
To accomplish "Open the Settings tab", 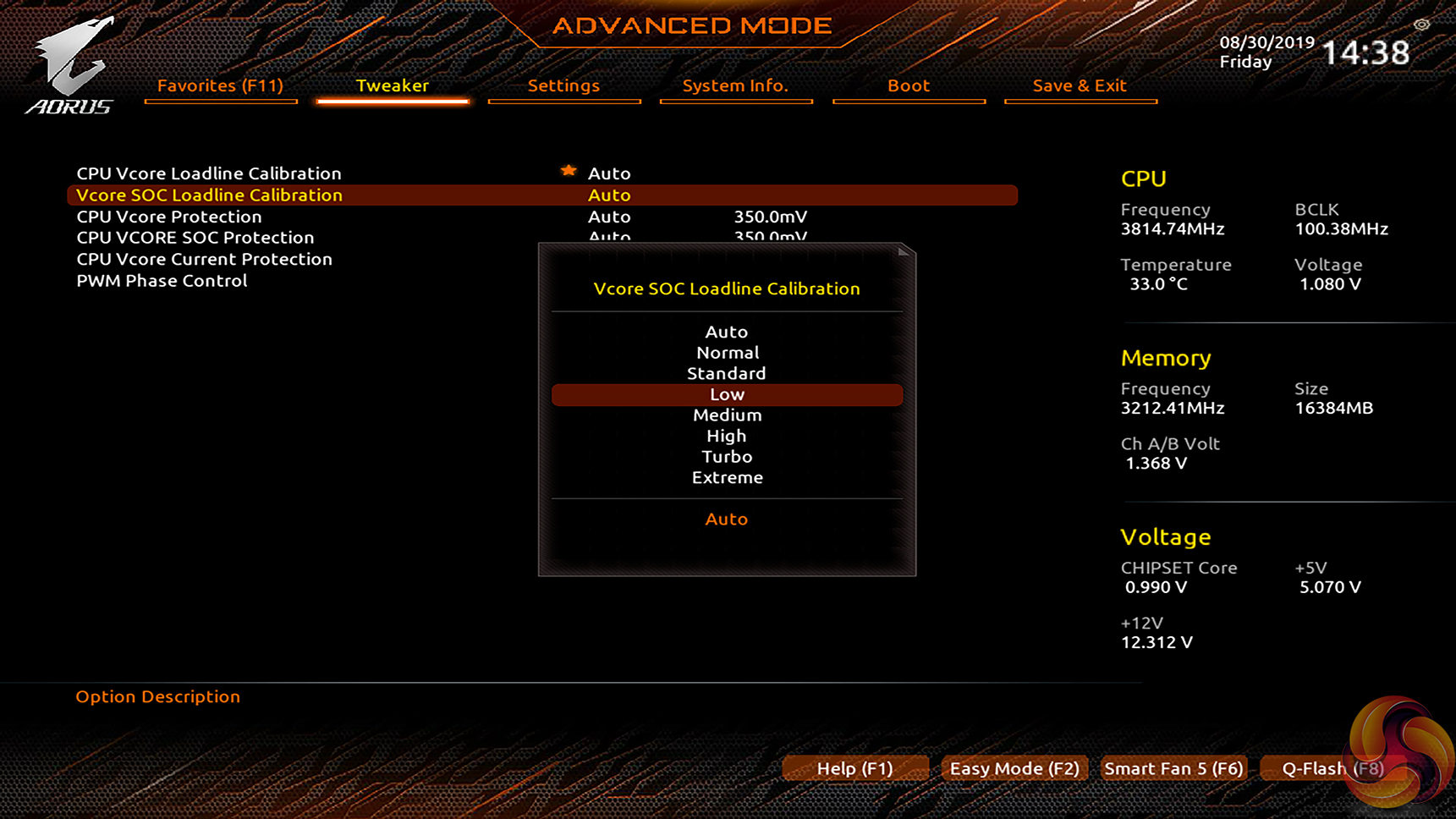I will pos(563,85).
